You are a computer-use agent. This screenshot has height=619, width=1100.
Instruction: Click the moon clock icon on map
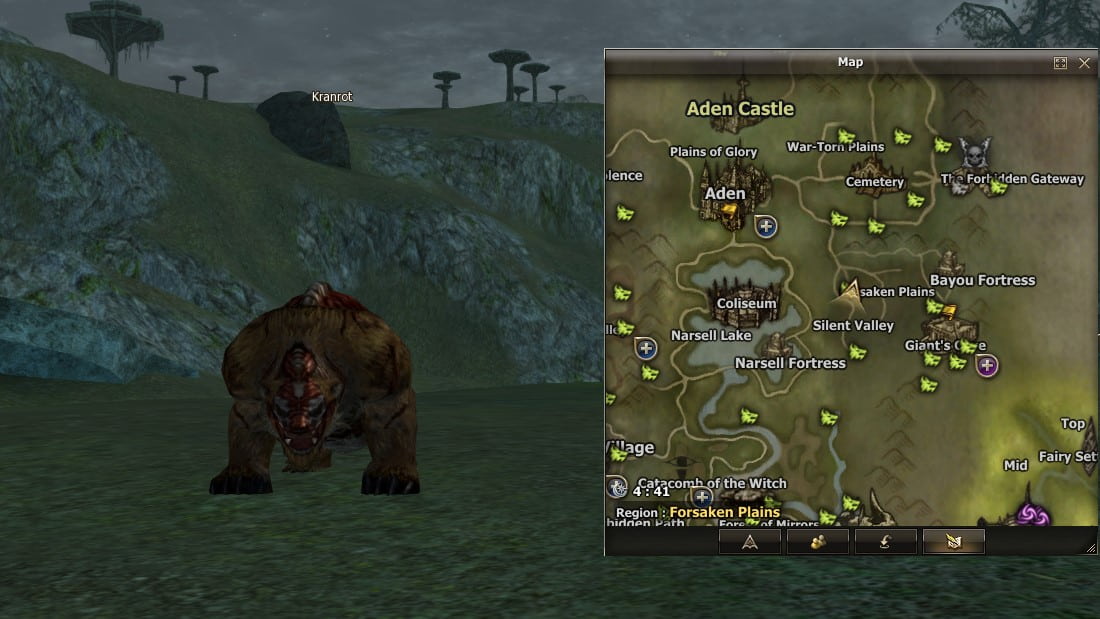point(617,487)
